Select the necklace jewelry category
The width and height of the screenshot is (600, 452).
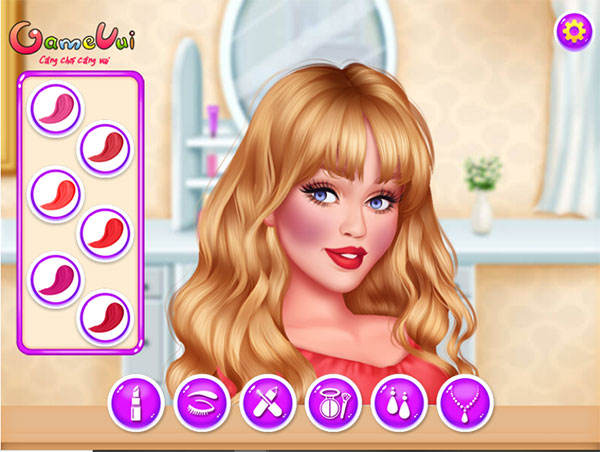(x=465, y=402)
